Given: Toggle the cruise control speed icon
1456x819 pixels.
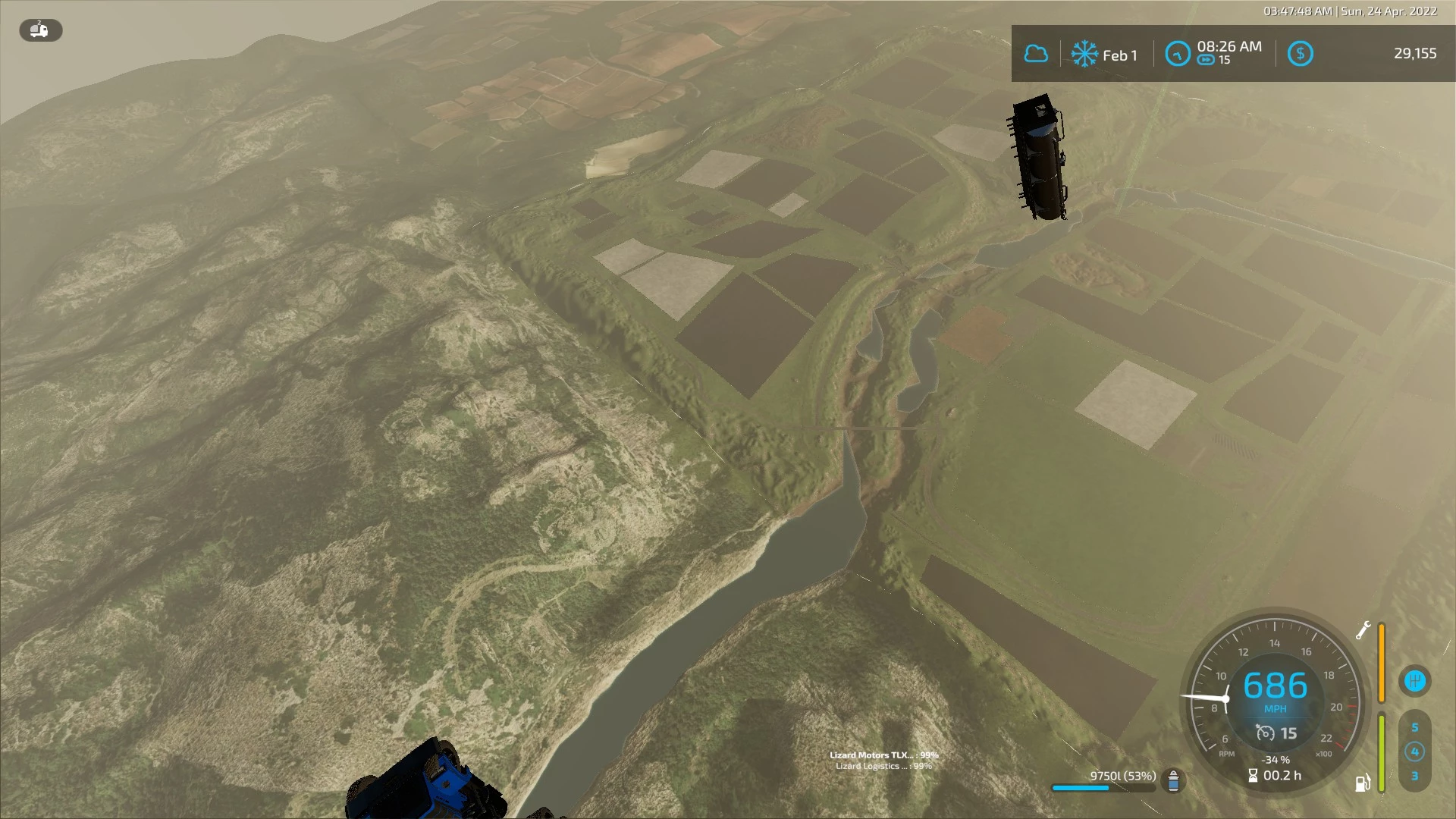Looking at the screenshot, I should [x=1266, y=733].
